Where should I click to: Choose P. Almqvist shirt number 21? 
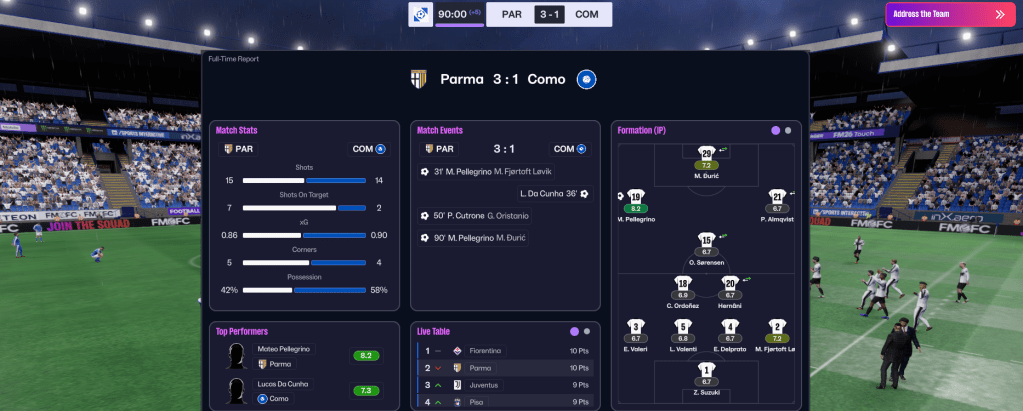pos(777,197)
